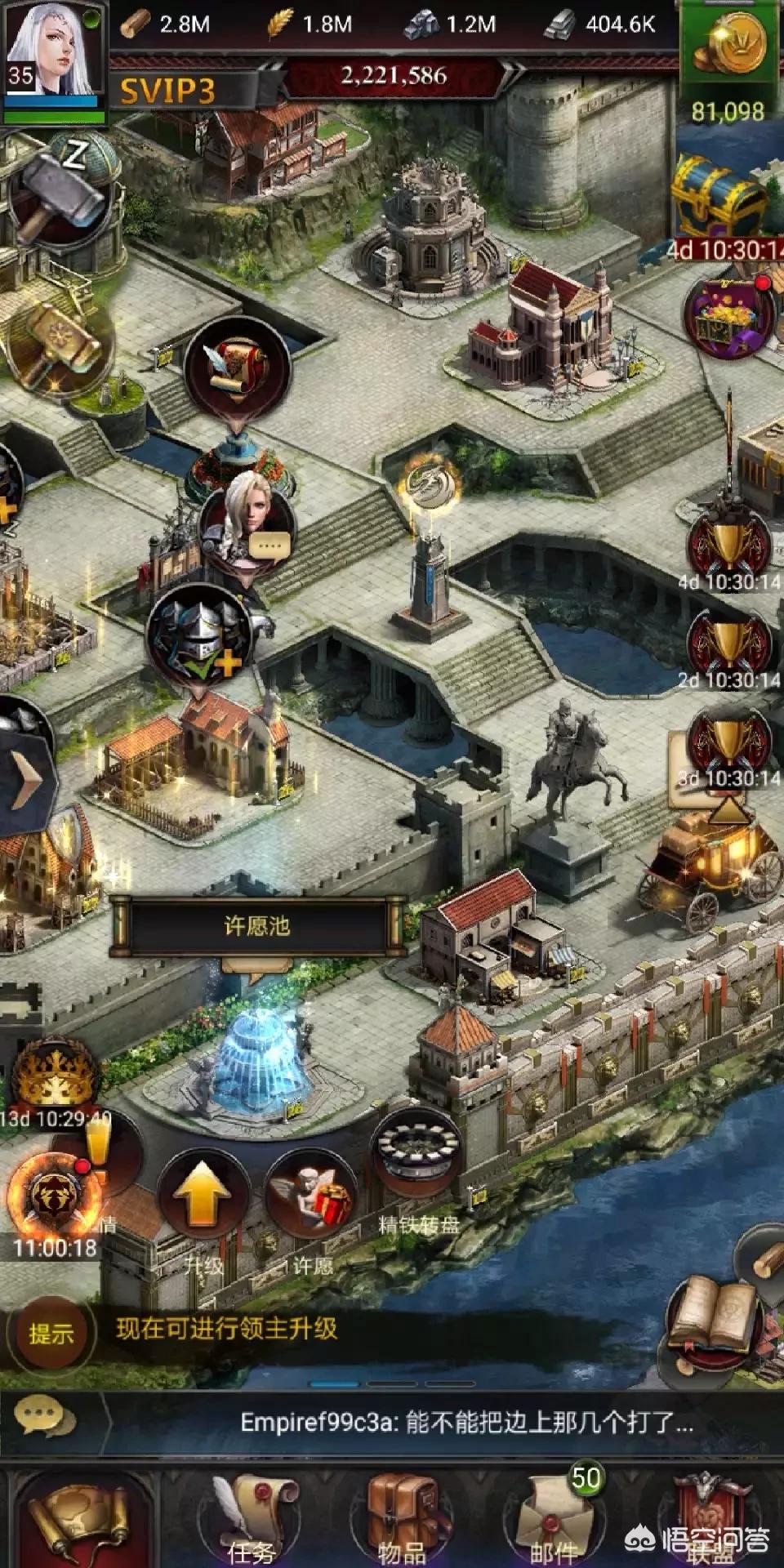Image resolution: width=784 pixels, height=1568 pixels.
Task: Expand the side panel arrow
Action: [x=24, y=777]
